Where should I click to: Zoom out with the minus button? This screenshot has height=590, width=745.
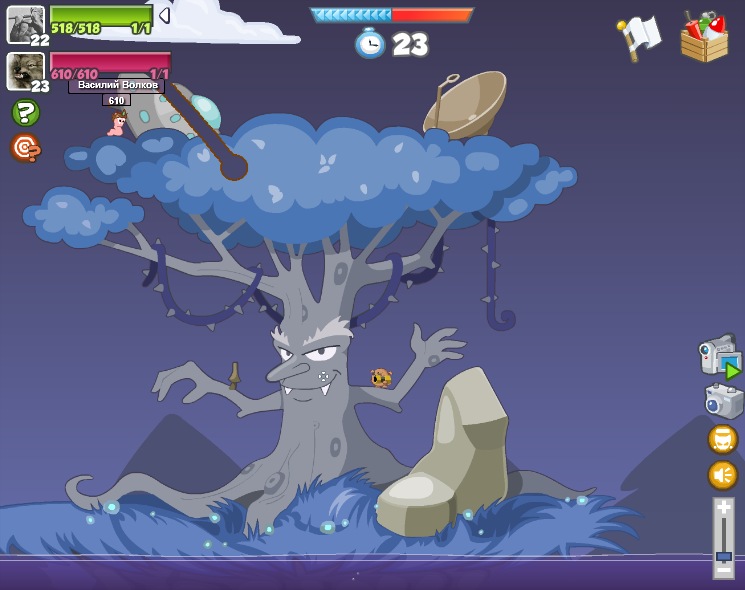(723, 570)
